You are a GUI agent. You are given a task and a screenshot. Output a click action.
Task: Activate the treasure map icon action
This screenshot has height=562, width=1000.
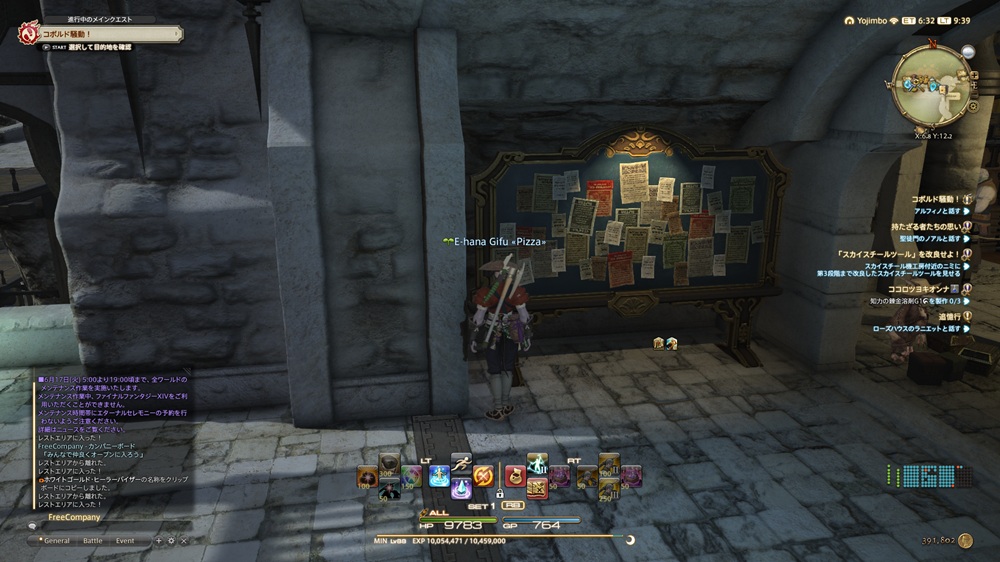537,487
